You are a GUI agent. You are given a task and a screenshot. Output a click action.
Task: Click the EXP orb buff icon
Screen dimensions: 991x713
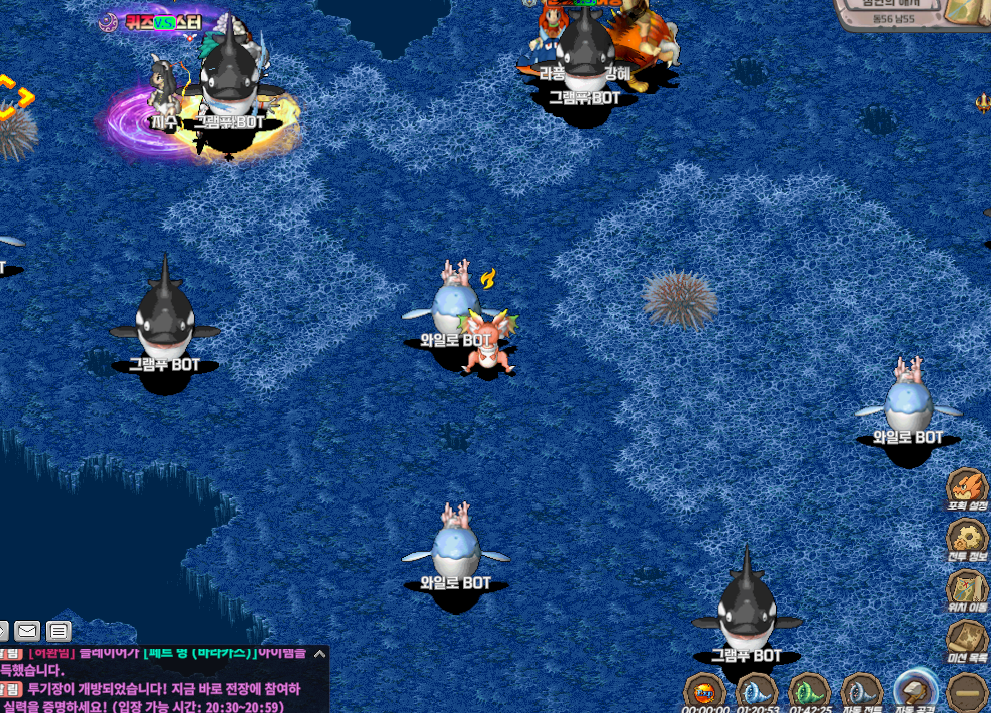click(704, 691)
